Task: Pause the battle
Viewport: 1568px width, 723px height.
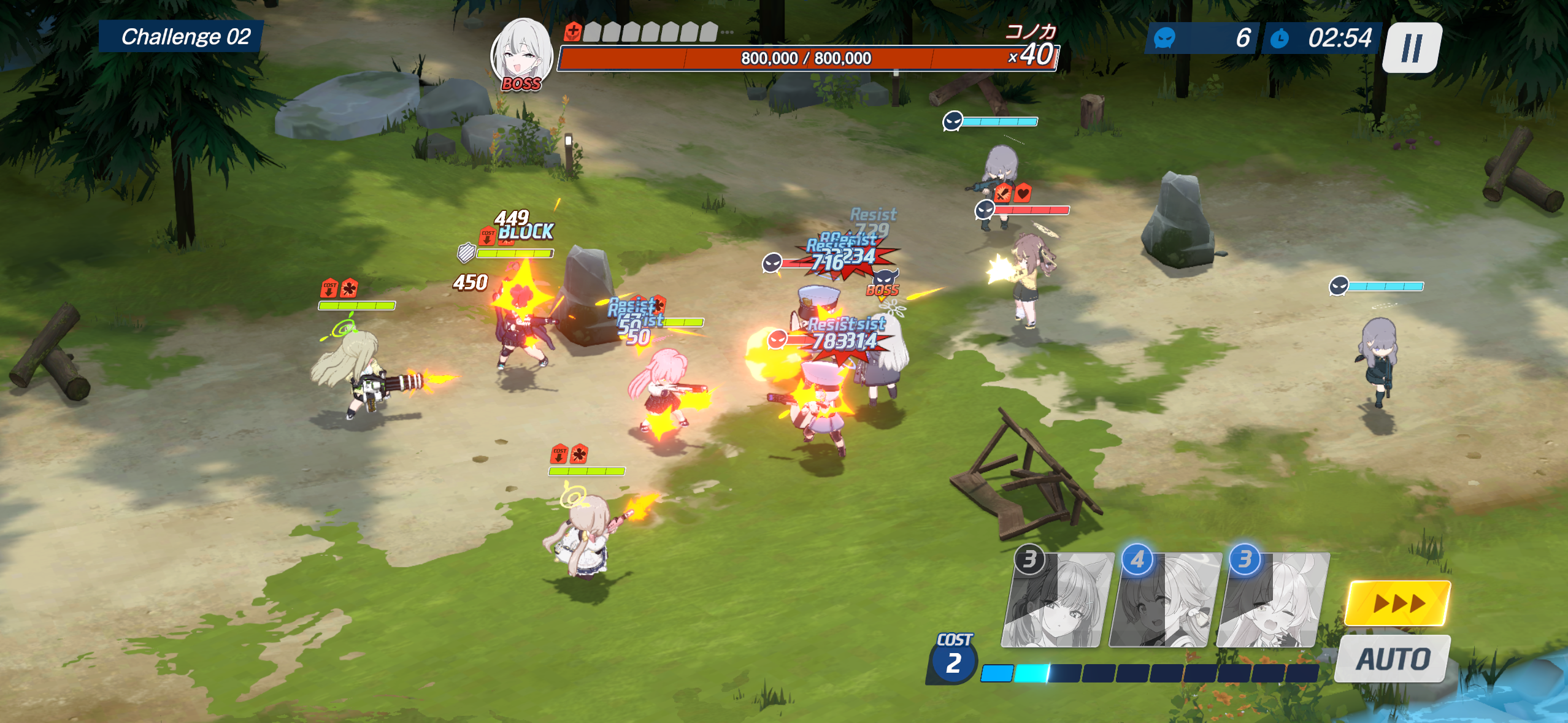Action: coord(1412,48)
